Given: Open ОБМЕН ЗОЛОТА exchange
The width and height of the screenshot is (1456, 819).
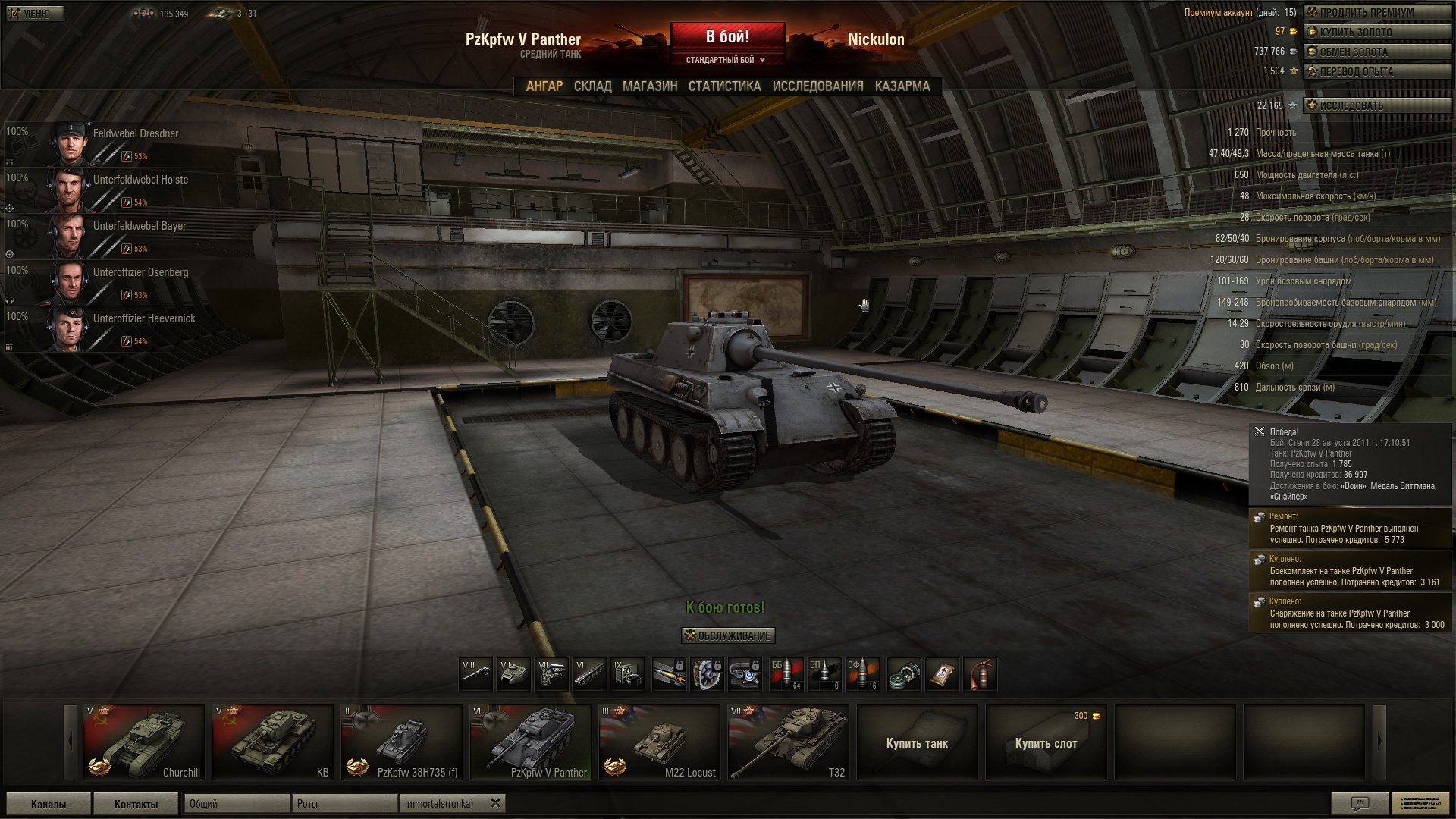Looking at the screenshot, I should 1376,52.
